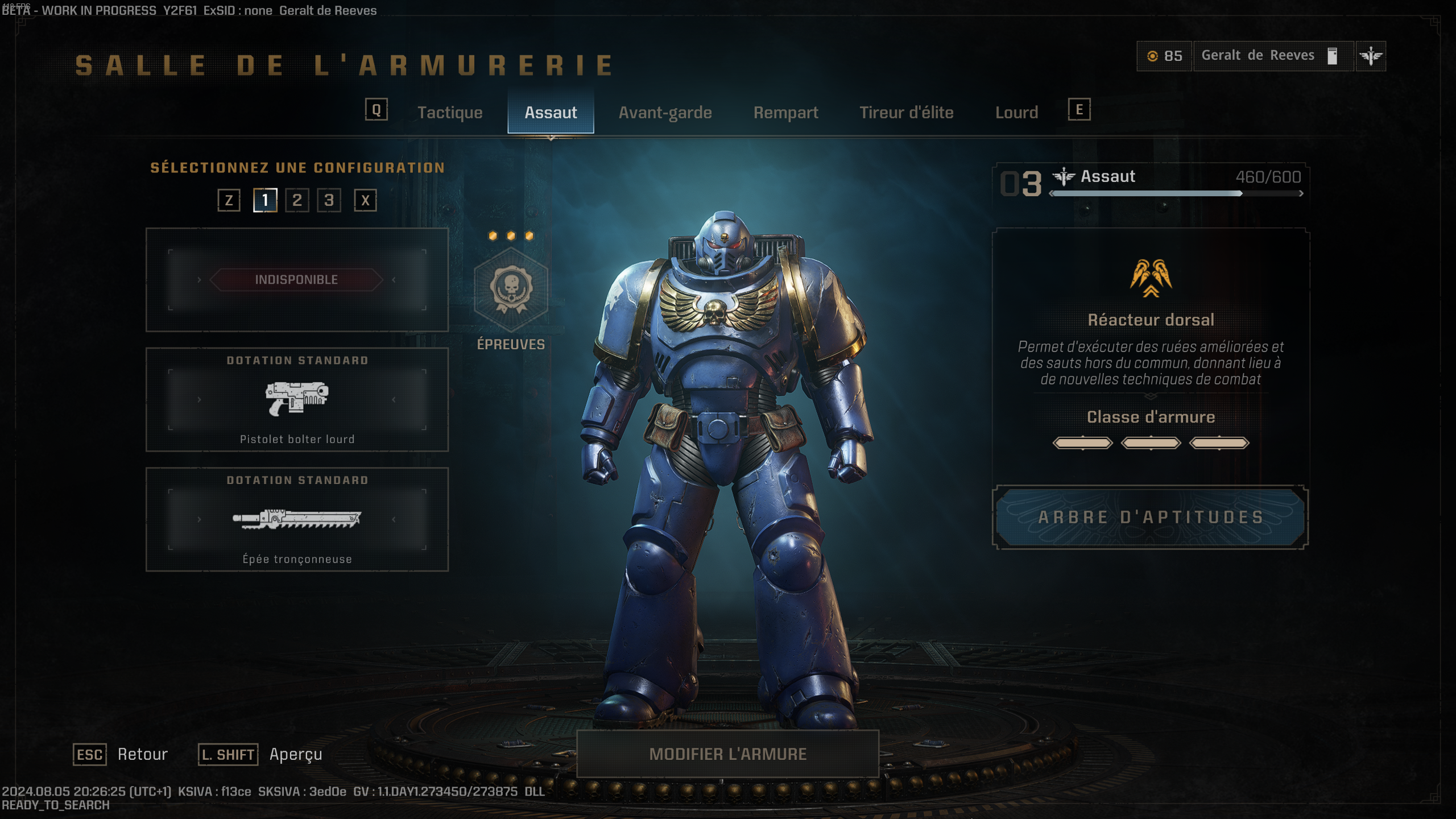The width and height of the screenshot is (1456, 819).
Task: Select configuration slot 2
Action: (296, 200)
